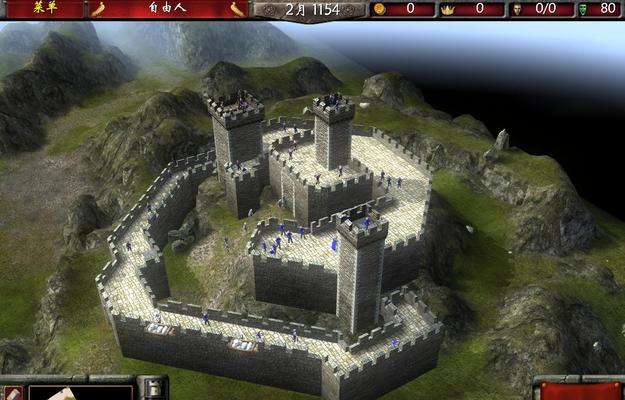Screen dimensions: 625x400
Task: Select the castle tower icon in bottom panel
Action: [152, 389]
